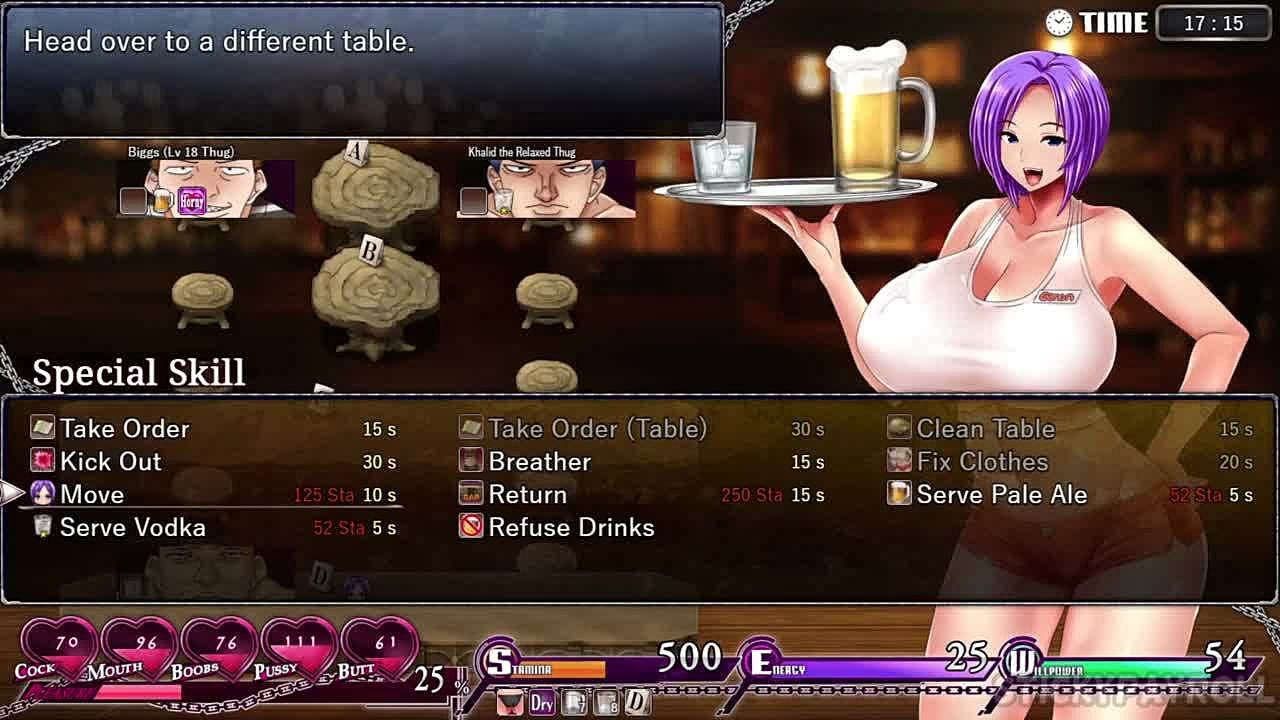This screenshot has width=1280, height=720.
Task: Choose the Return skill
Action: click(x=527, y=495)
